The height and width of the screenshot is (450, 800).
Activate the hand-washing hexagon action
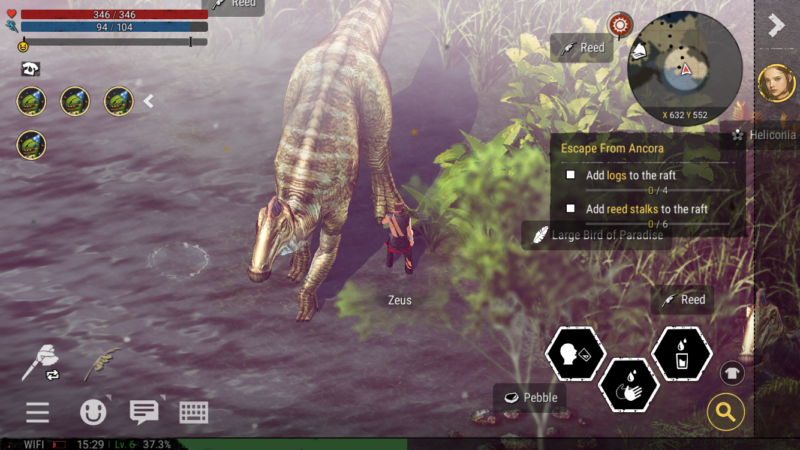[628, 385]
